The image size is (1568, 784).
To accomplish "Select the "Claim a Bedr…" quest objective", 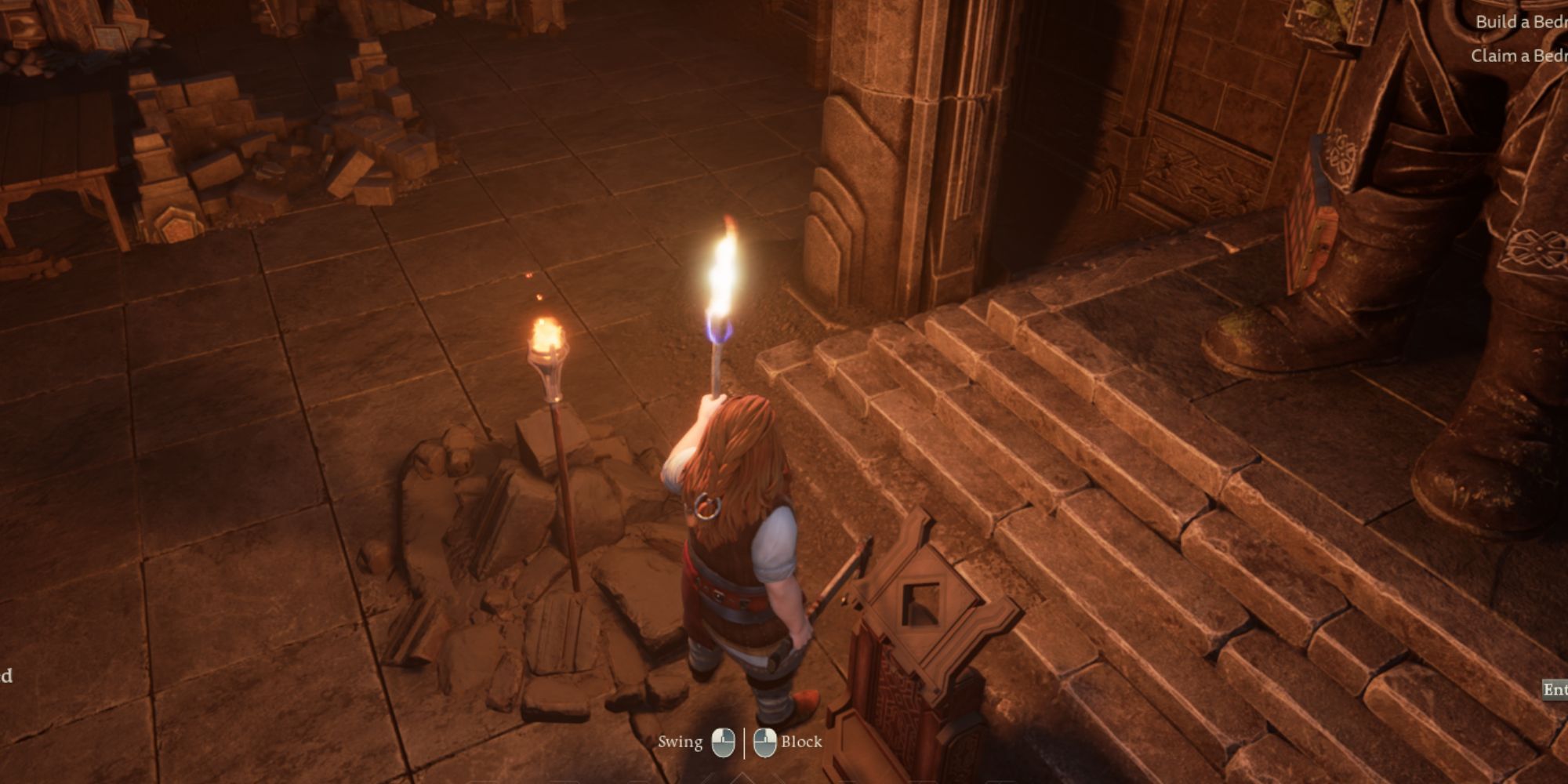I will click(1519, 56).
